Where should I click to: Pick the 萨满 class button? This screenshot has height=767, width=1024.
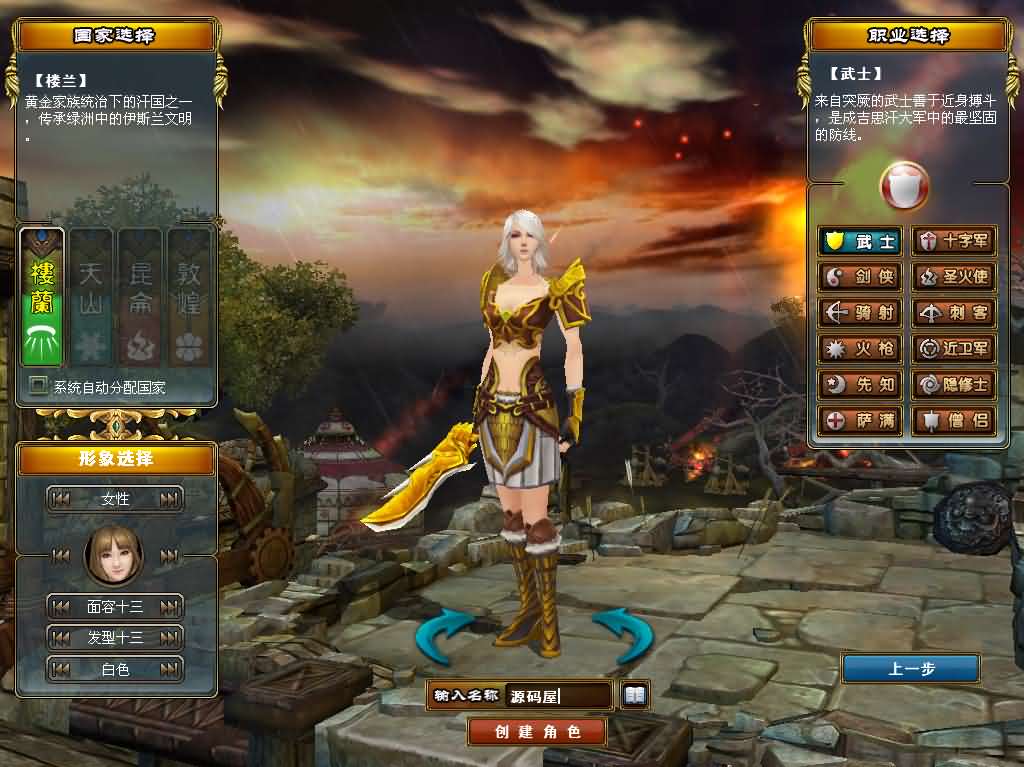pos(859,420)
